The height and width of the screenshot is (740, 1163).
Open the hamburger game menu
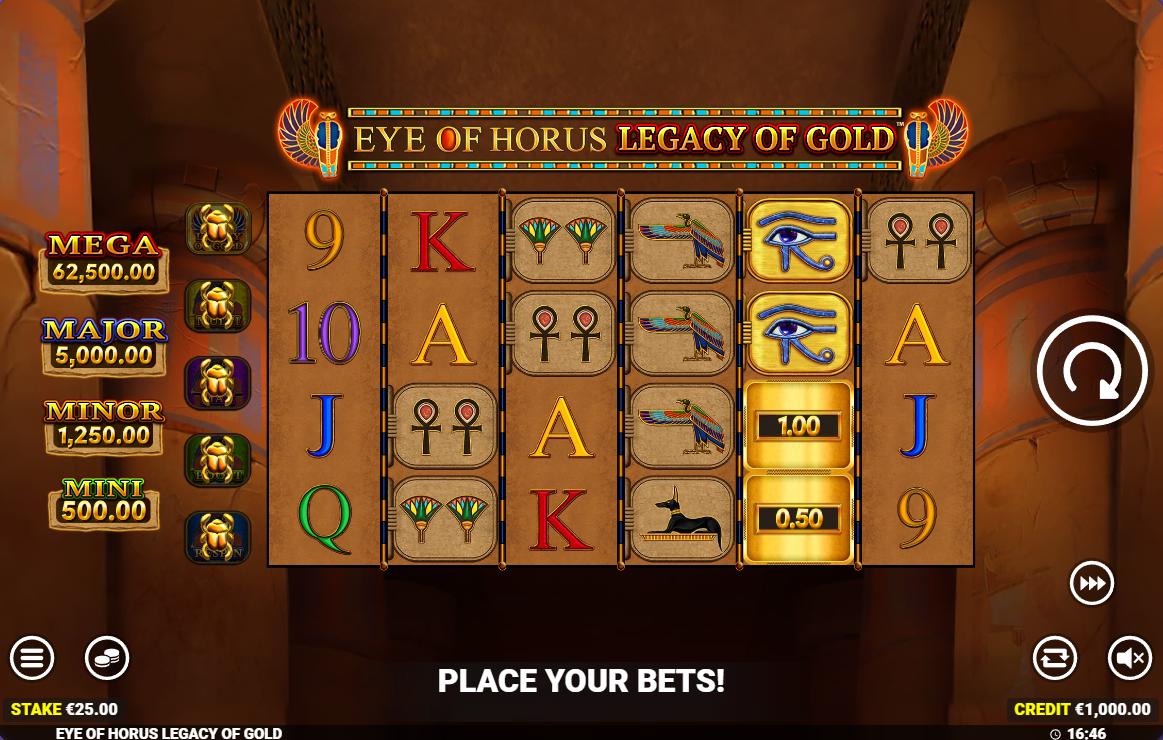point(32,658)
